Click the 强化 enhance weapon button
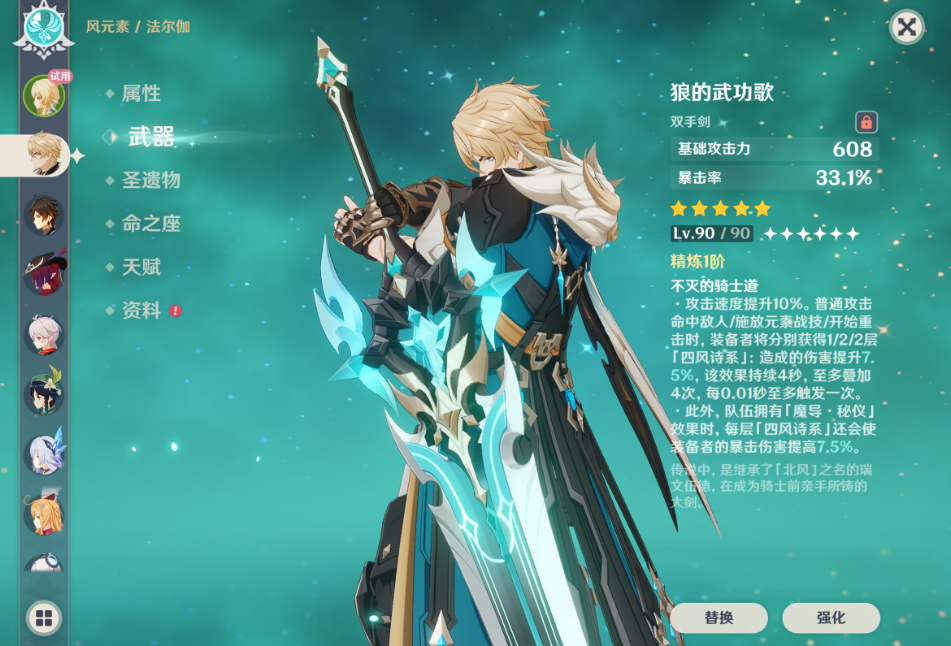 (831, 618)
